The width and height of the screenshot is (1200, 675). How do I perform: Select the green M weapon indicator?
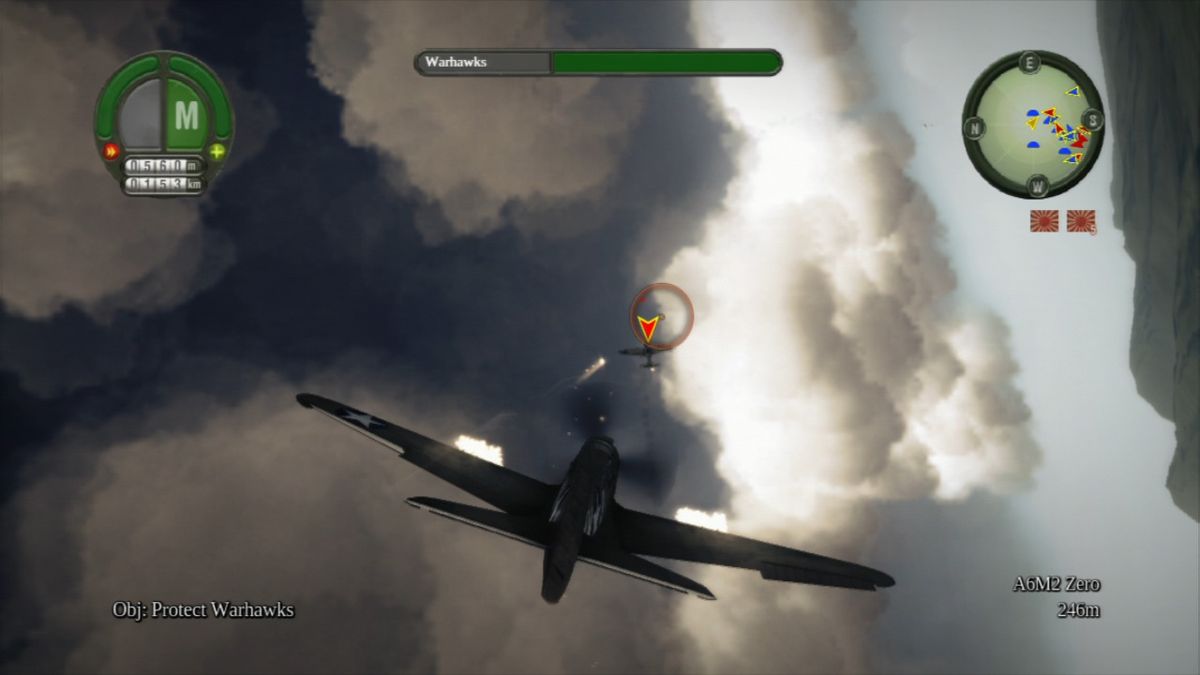click(187, 116)
